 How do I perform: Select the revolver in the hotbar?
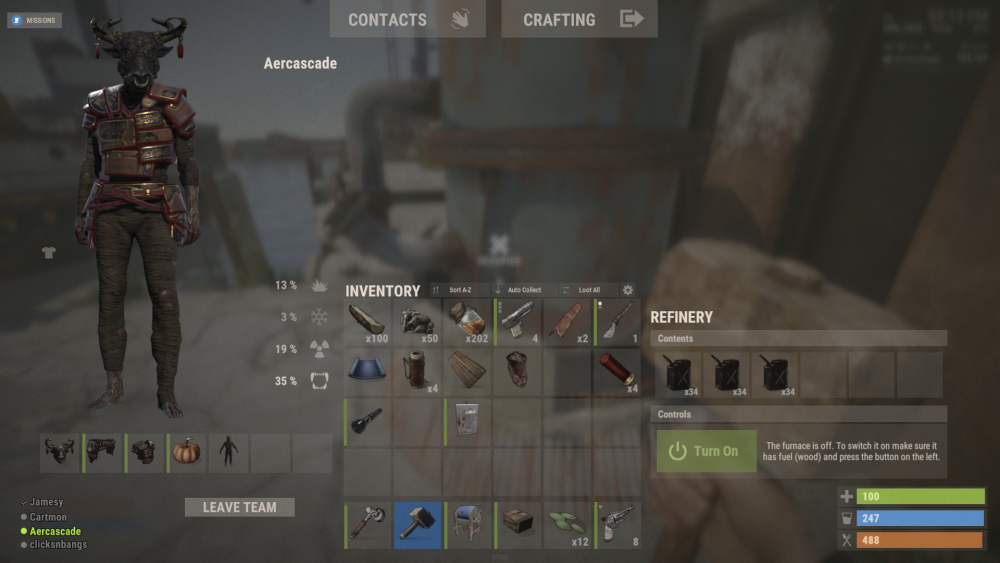pyautogui.click(x=617, y=525)
